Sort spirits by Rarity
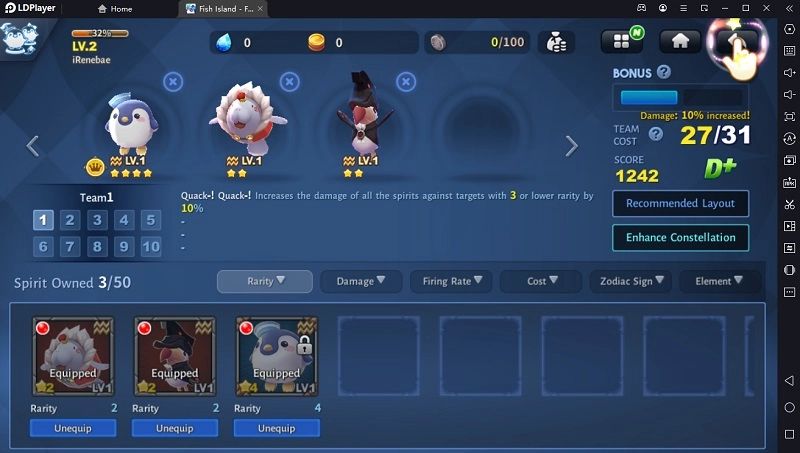The height and width of the screenshot is (453, 800). (x=266, y=281)
